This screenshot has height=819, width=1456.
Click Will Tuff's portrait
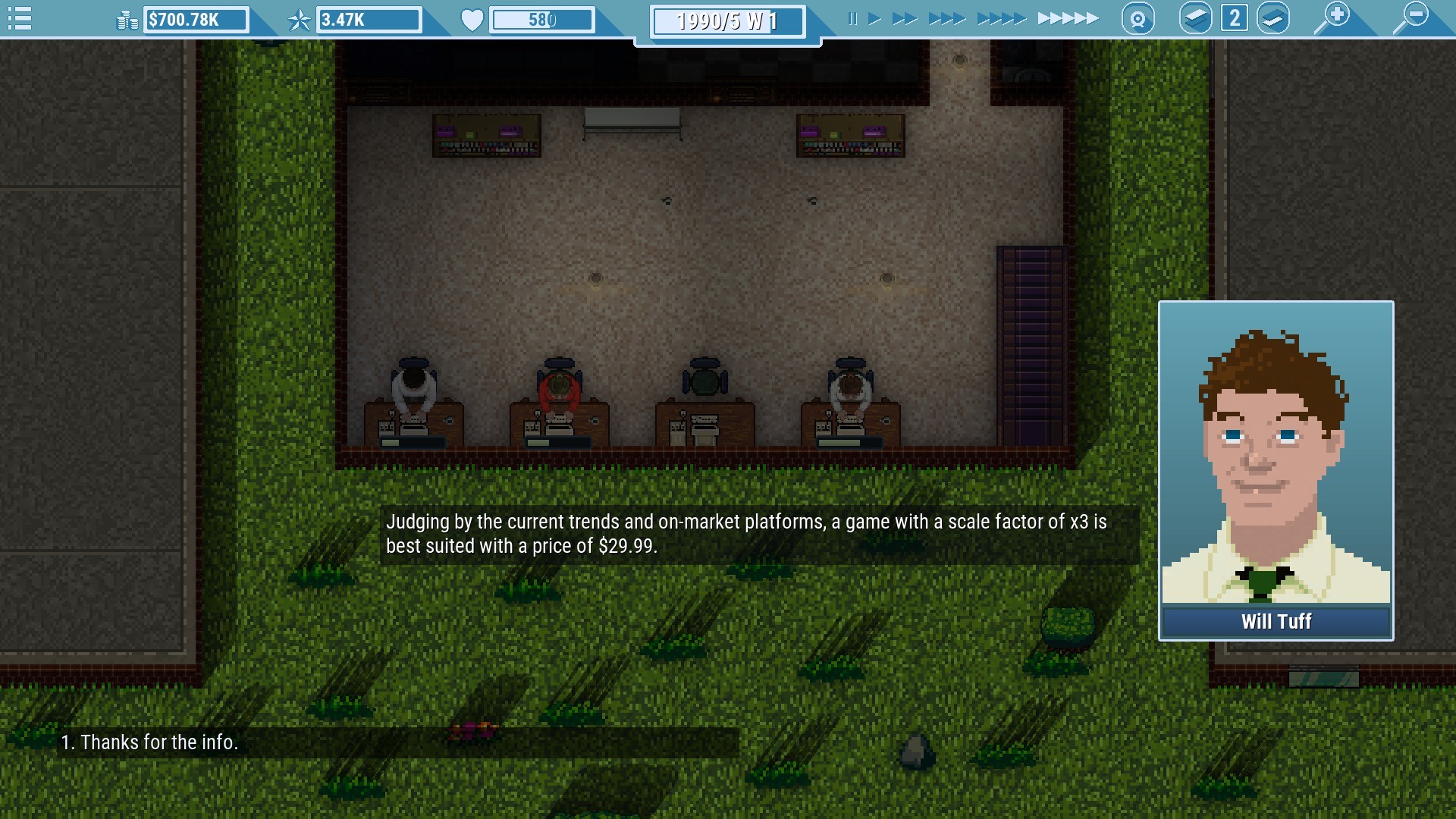click(x=1276, y=463)
